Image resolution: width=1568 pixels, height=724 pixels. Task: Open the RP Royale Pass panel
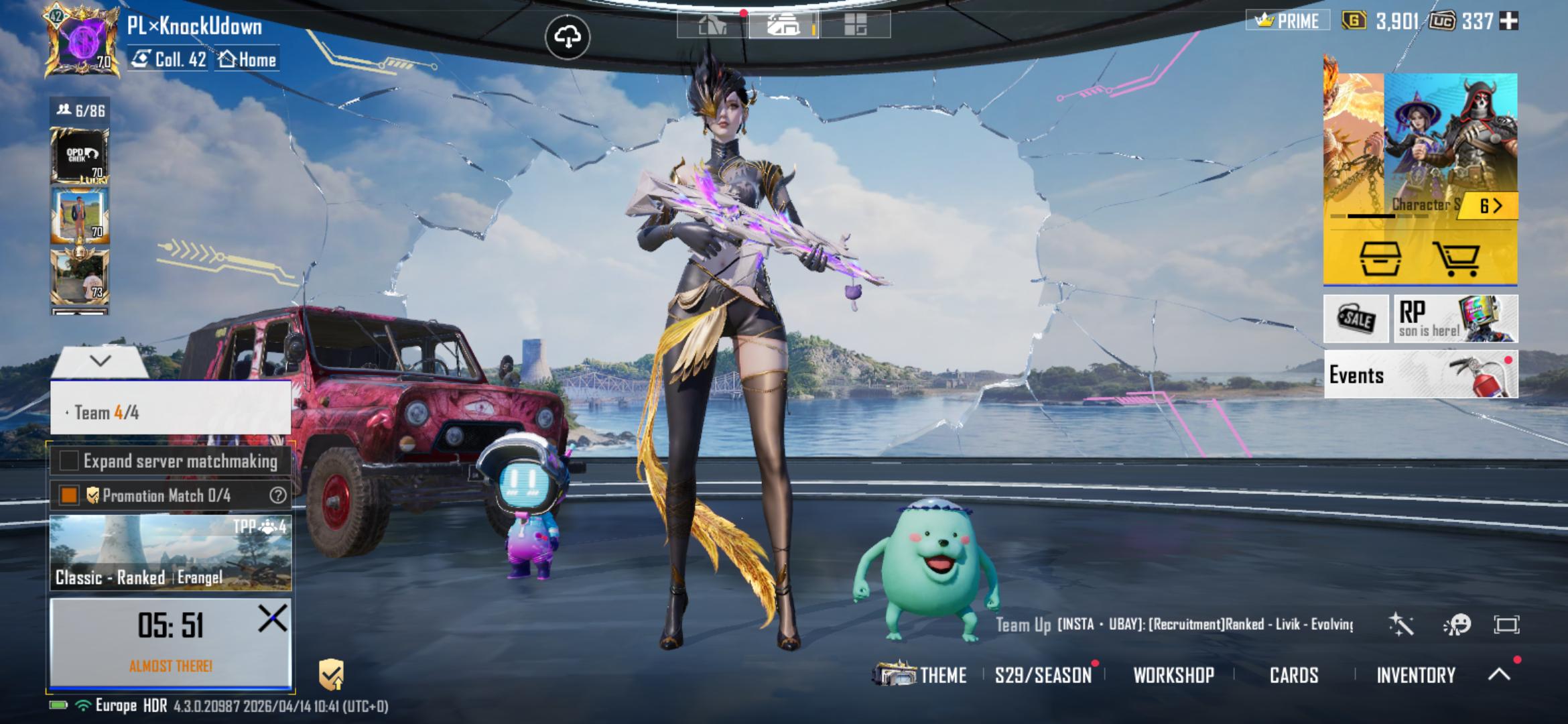coord(1455,319)
